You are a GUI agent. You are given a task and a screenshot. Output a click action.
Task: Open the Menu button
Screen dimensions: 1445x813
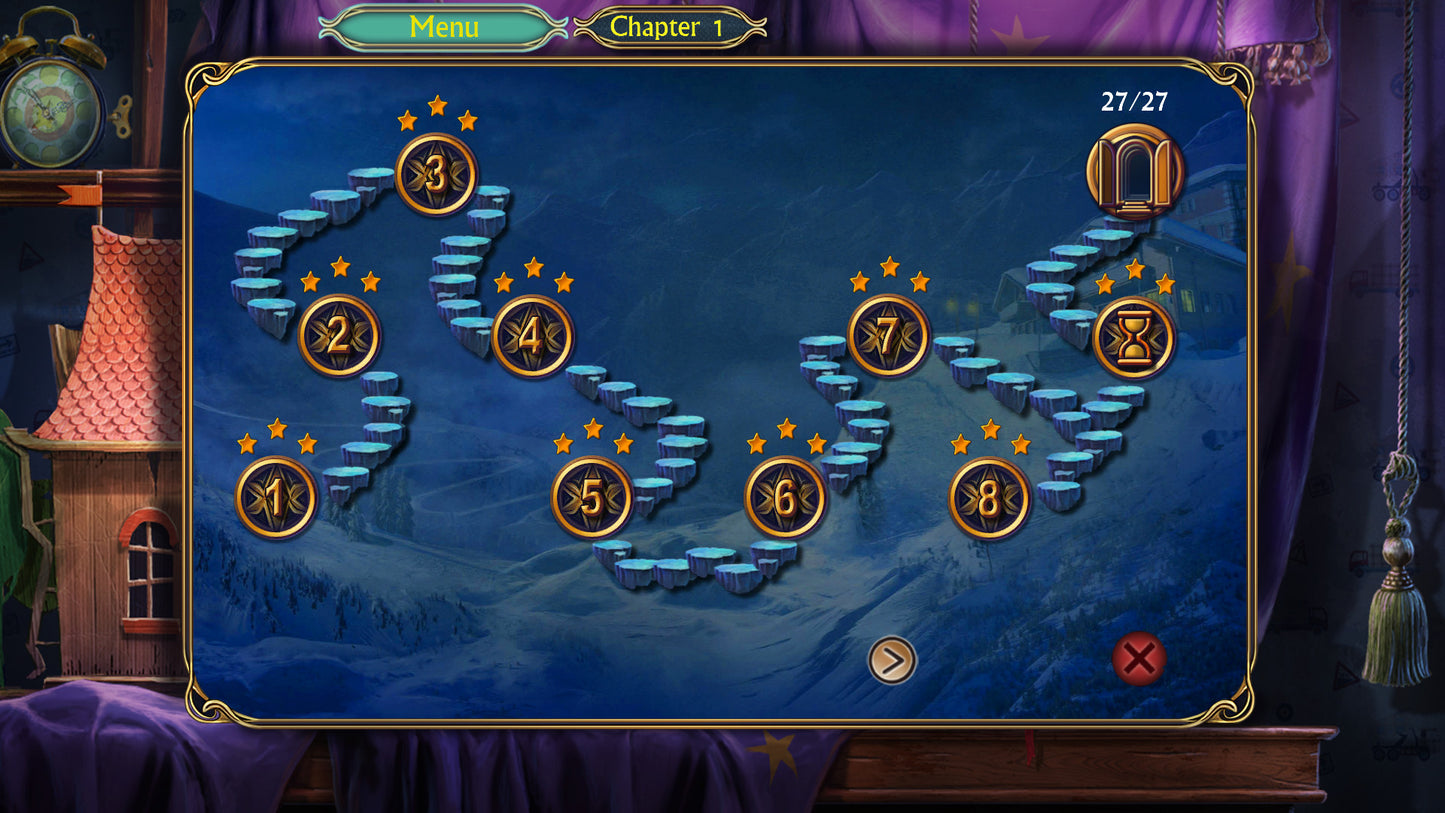click(x=443, y=27)
